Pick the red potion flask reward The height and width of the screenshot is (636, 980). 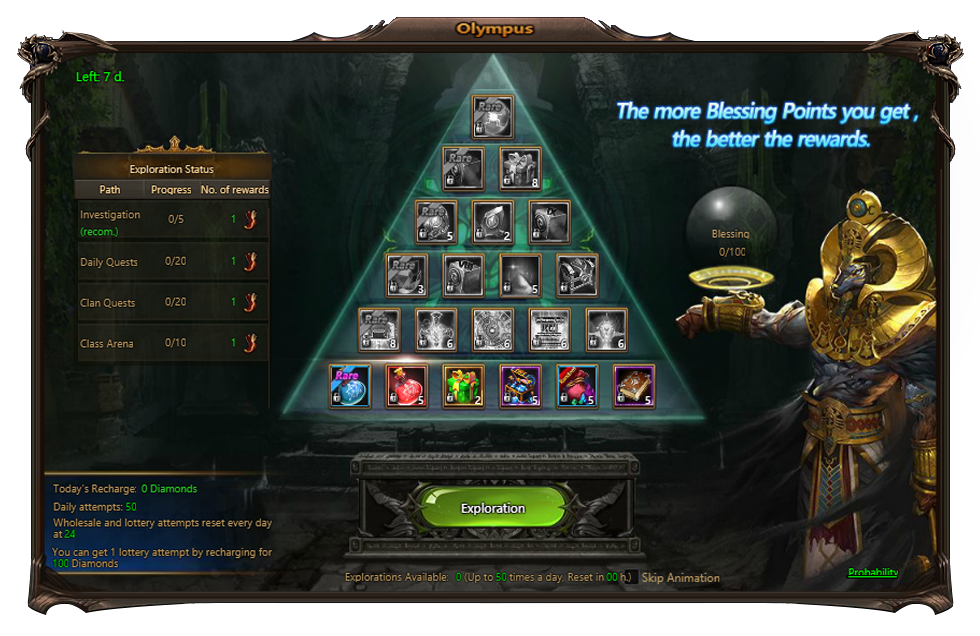[x=407, y=386]
